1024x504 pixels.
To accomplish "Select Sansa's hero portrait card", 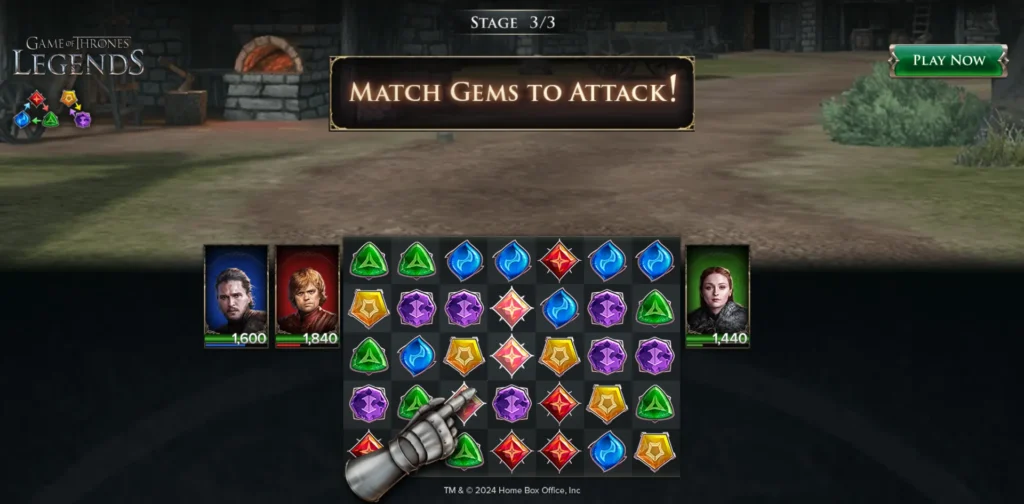I will coord(717,296).
